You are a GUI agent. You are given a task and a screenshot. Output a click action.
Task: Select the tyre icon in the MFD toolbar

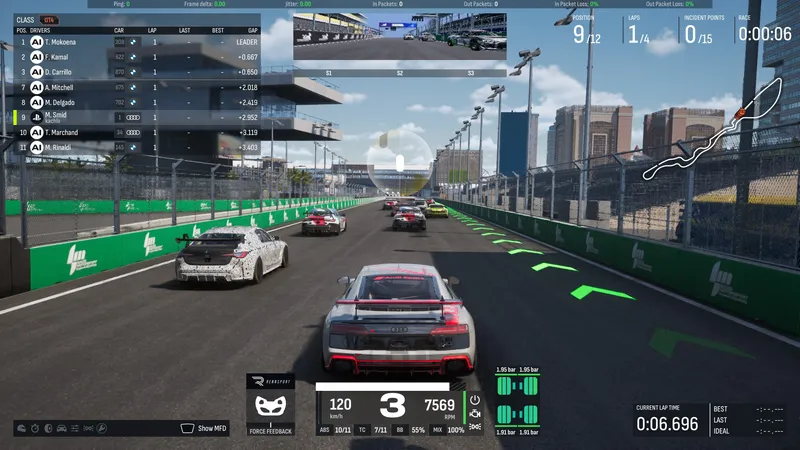[x=48, y=428]
